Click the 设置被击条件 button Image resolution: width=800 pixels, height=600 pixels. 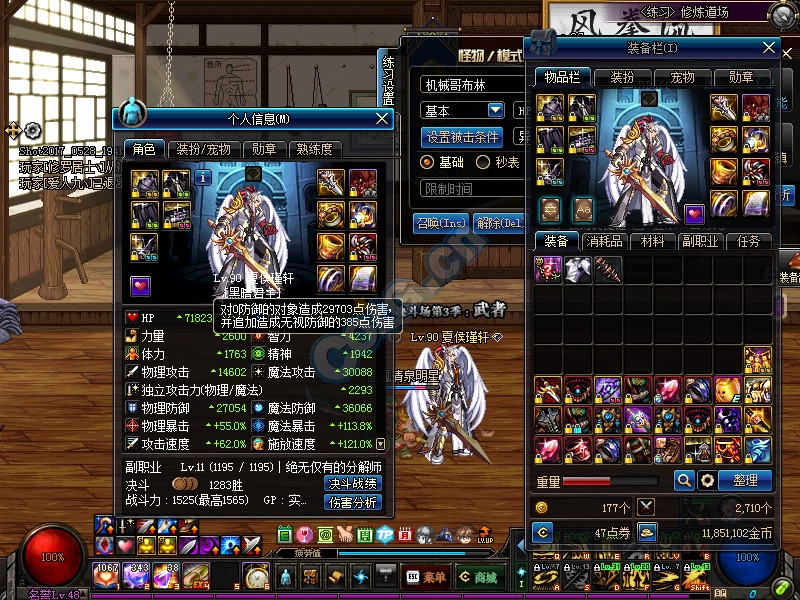point(462,137)
